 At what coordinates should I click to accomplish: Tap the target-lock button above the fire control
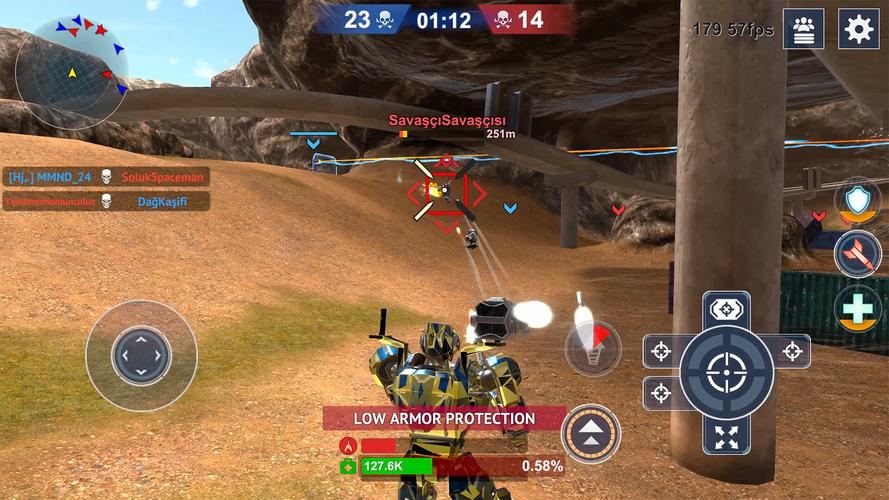click(x=726, y=309)
